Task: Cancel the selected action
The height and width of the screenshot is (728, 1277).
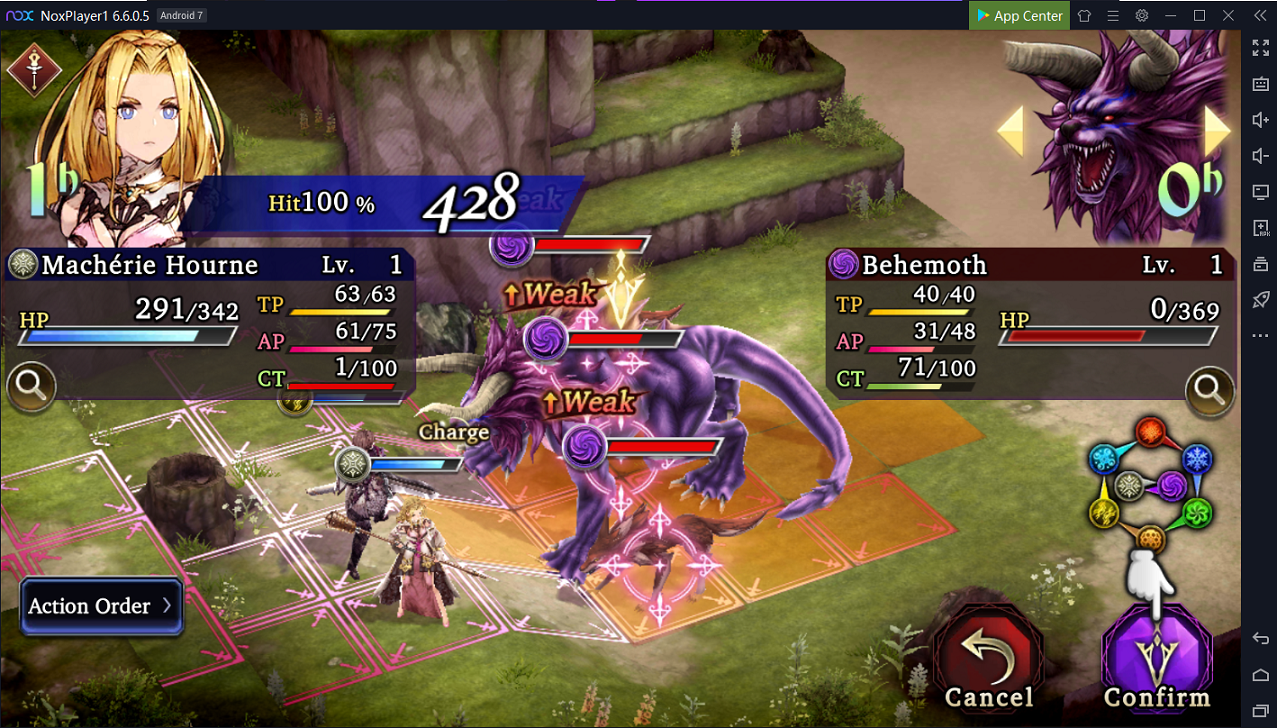Action: tap(988, 658)
